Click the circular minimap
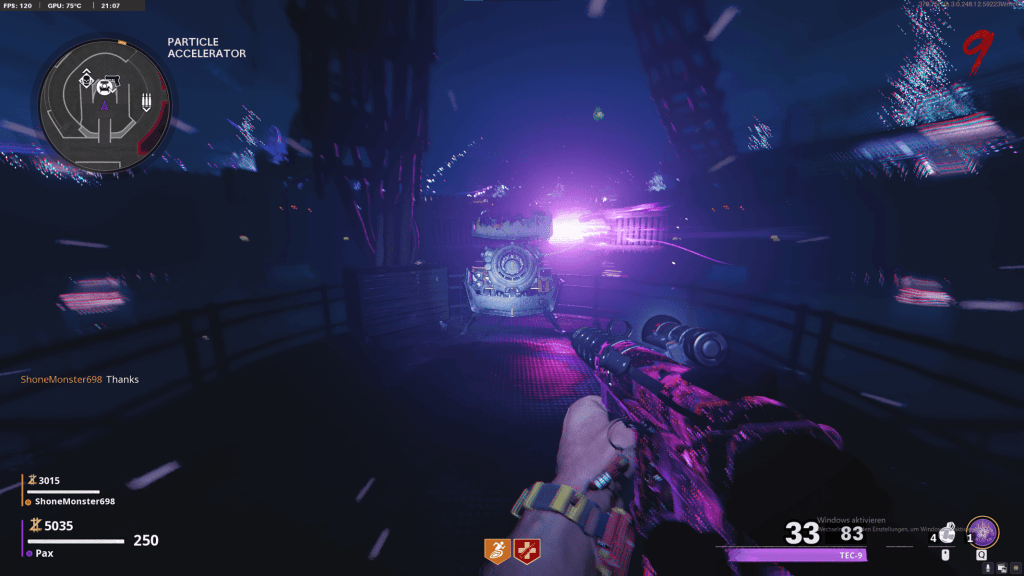This screenshot has height=576, width=1024. click(x=105, y=102)
